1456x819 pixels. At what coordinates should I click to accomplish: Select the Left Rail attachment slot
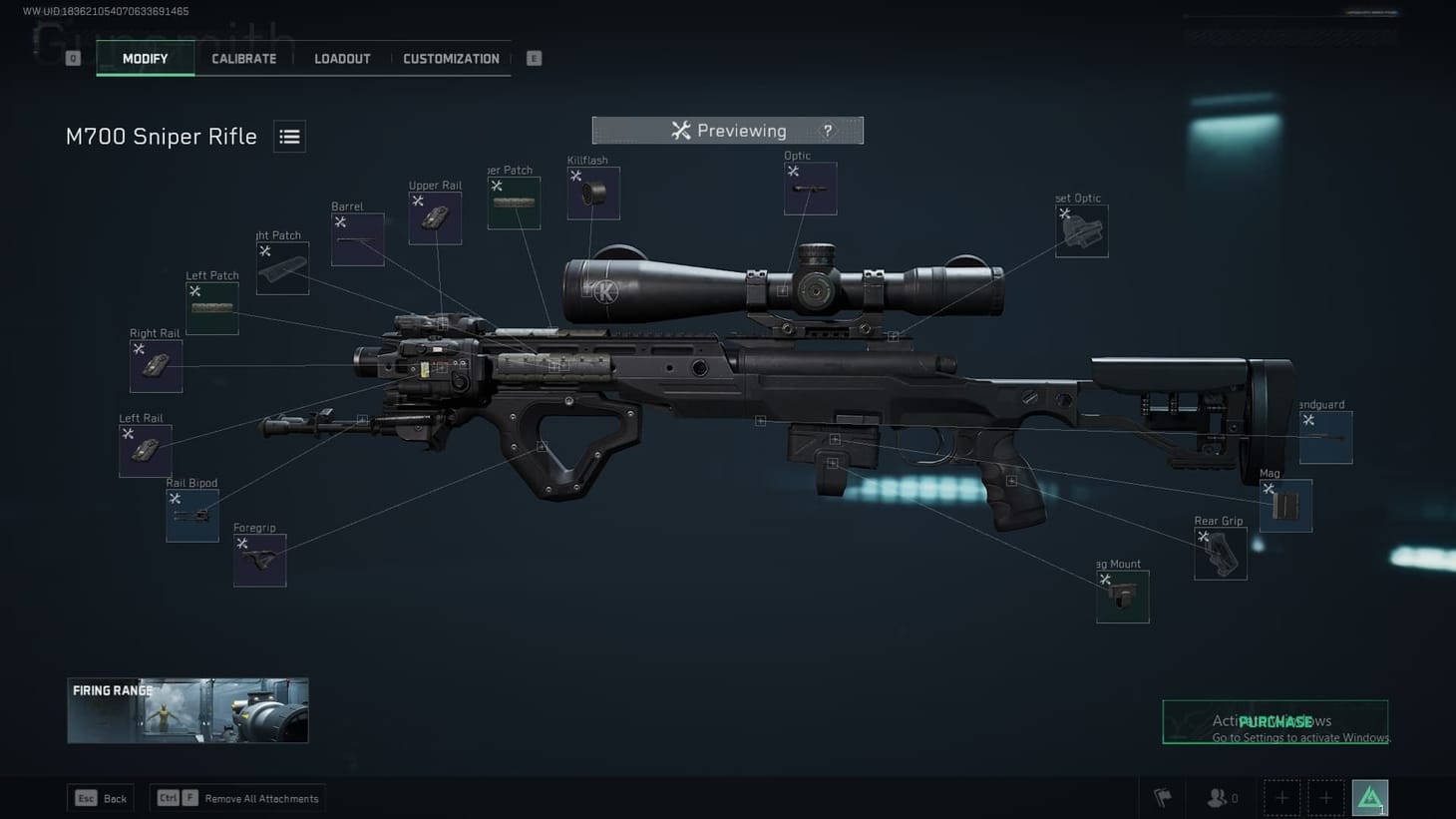(145, 449)
